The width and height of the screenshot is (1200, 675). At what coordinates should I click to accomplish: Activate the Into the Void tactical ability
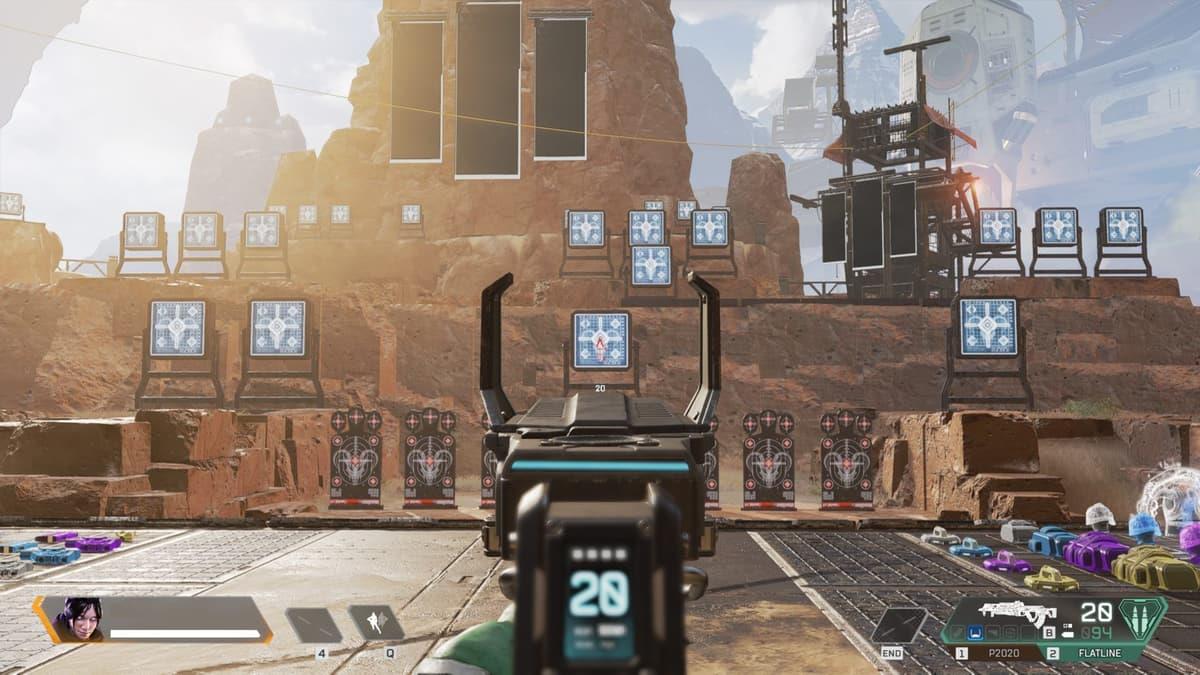[x=376, y=624]
